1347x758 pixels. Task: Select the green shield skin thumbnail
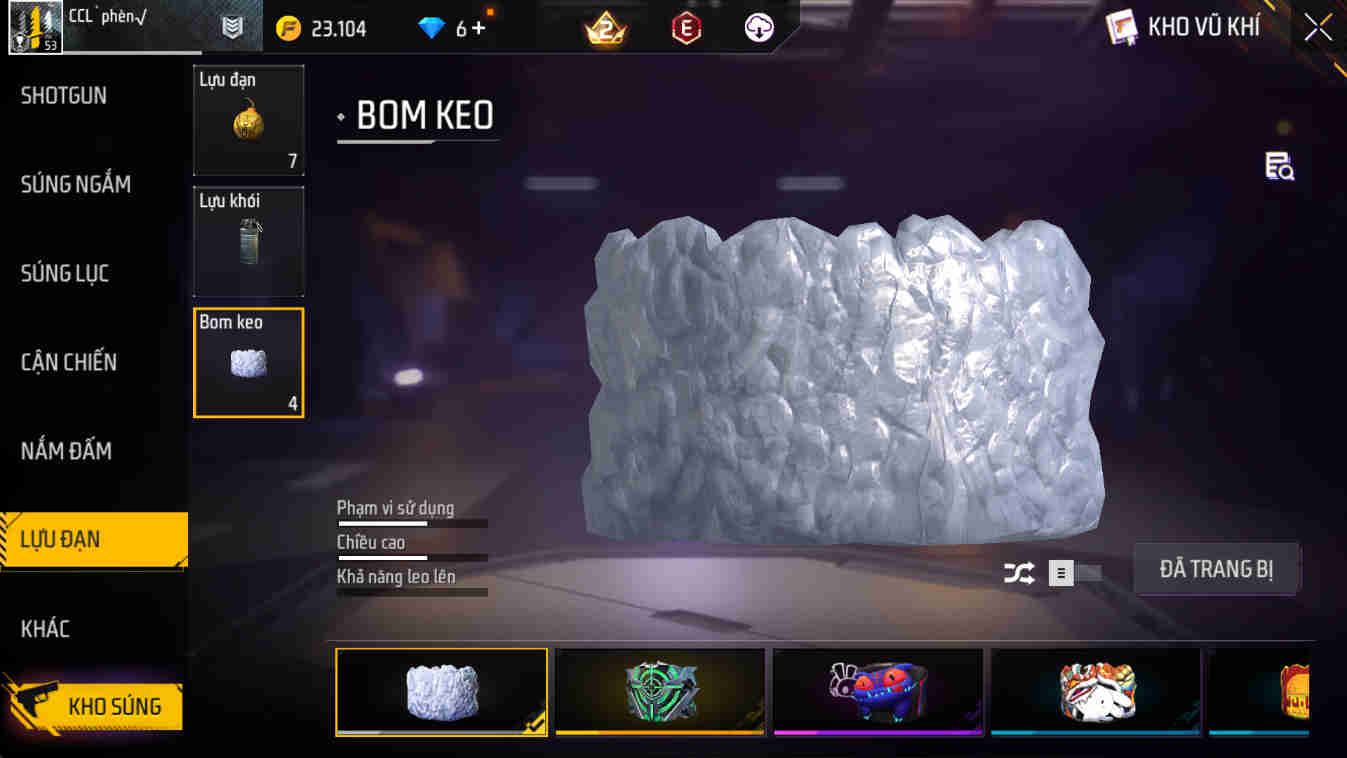(659, 691)
